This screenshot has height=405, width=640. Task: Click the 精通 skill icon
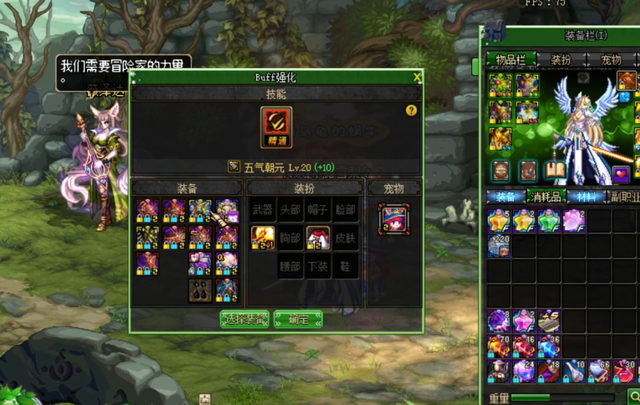[x=277, y=125]
